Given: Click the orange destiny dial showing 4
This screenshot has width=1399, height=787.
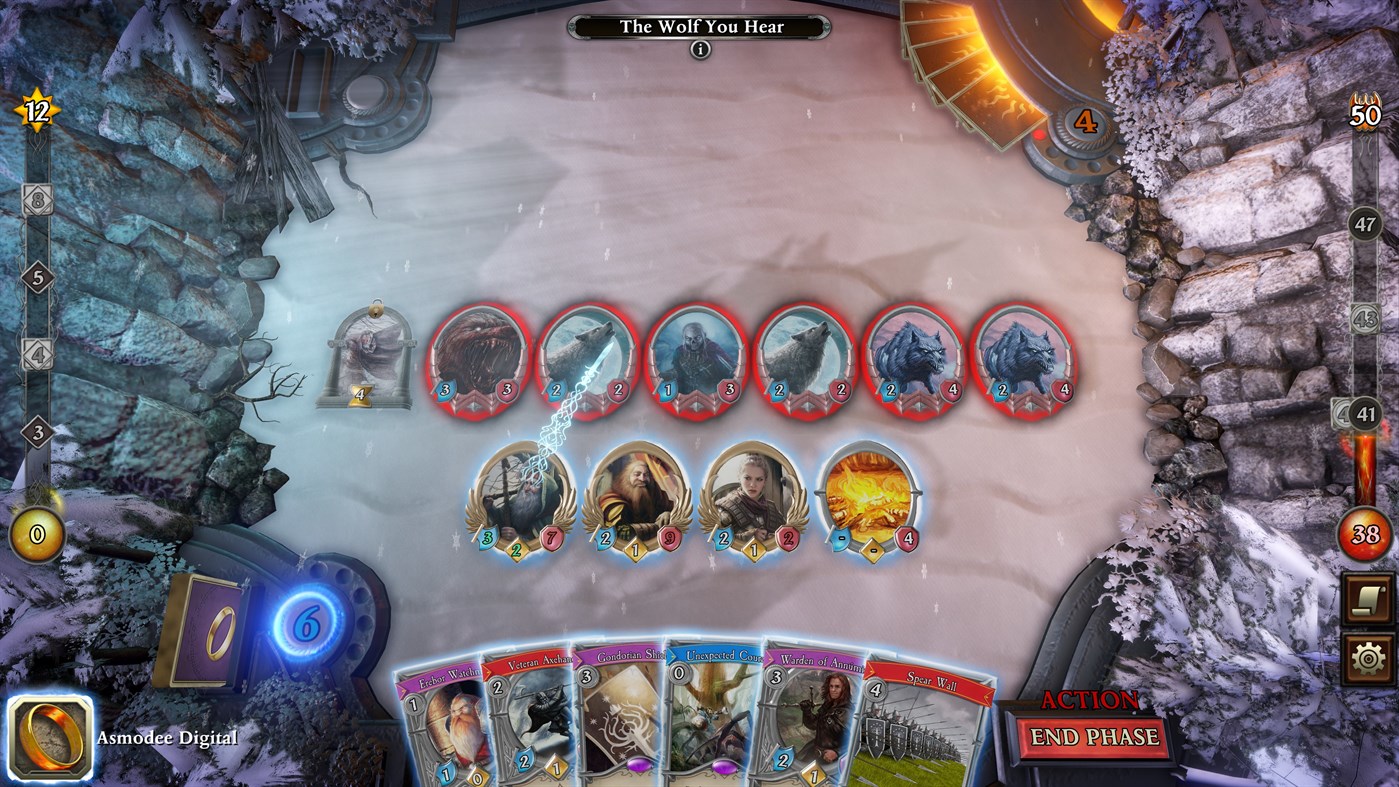Looking at the screenshot, I should 1086,122.
